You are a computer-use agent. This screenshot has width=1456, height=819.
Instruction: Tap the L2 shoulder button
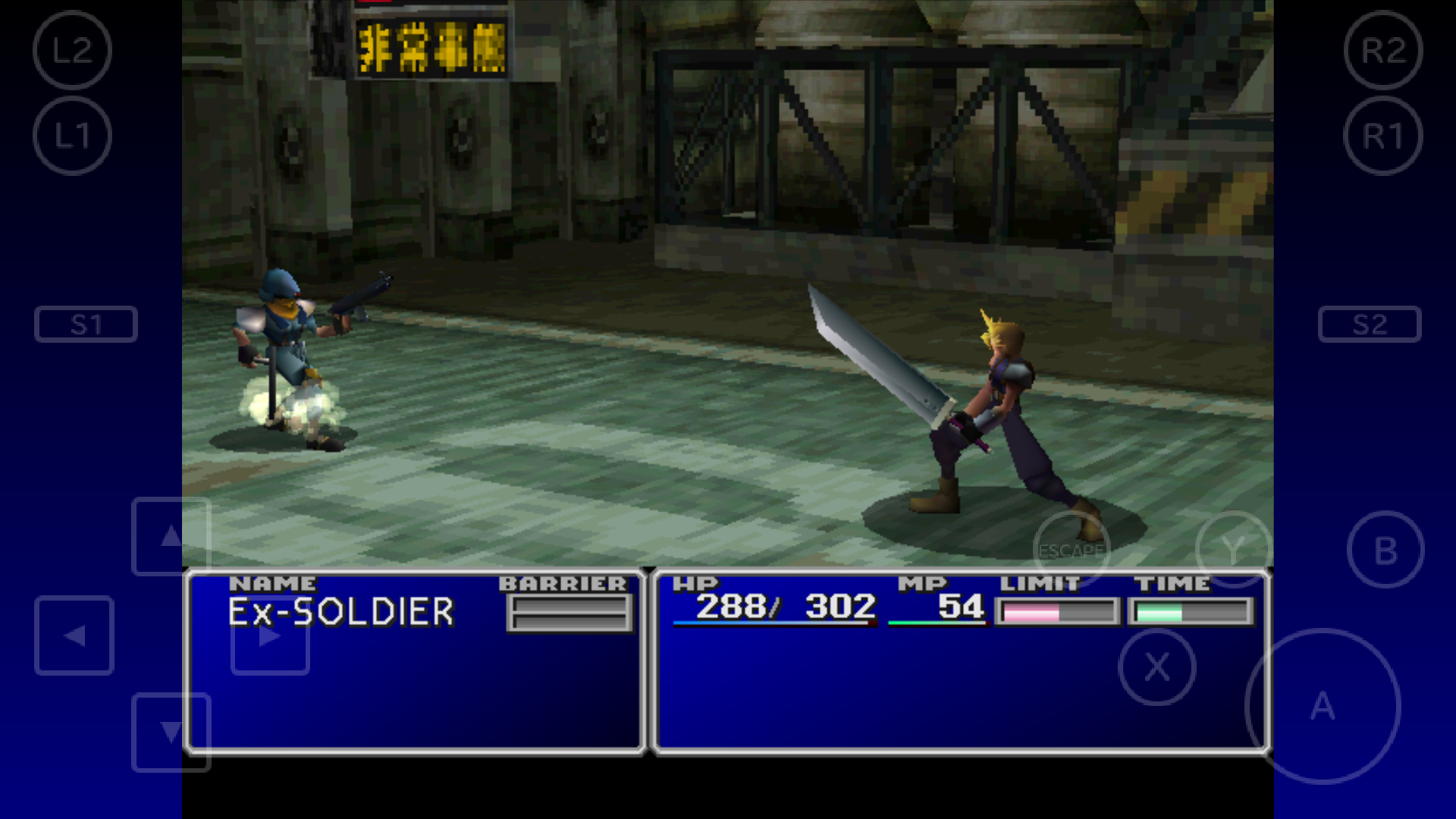pos(72,51)
